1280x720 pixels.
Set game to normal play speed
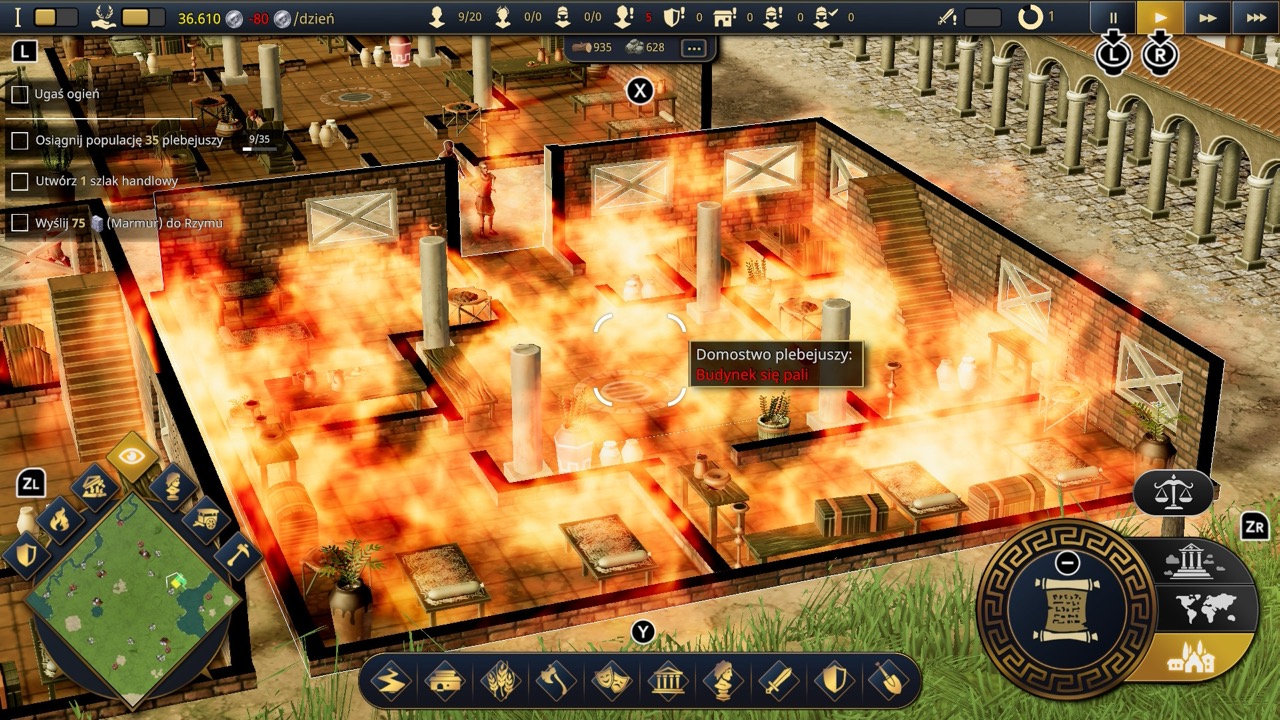[1160, 17]
